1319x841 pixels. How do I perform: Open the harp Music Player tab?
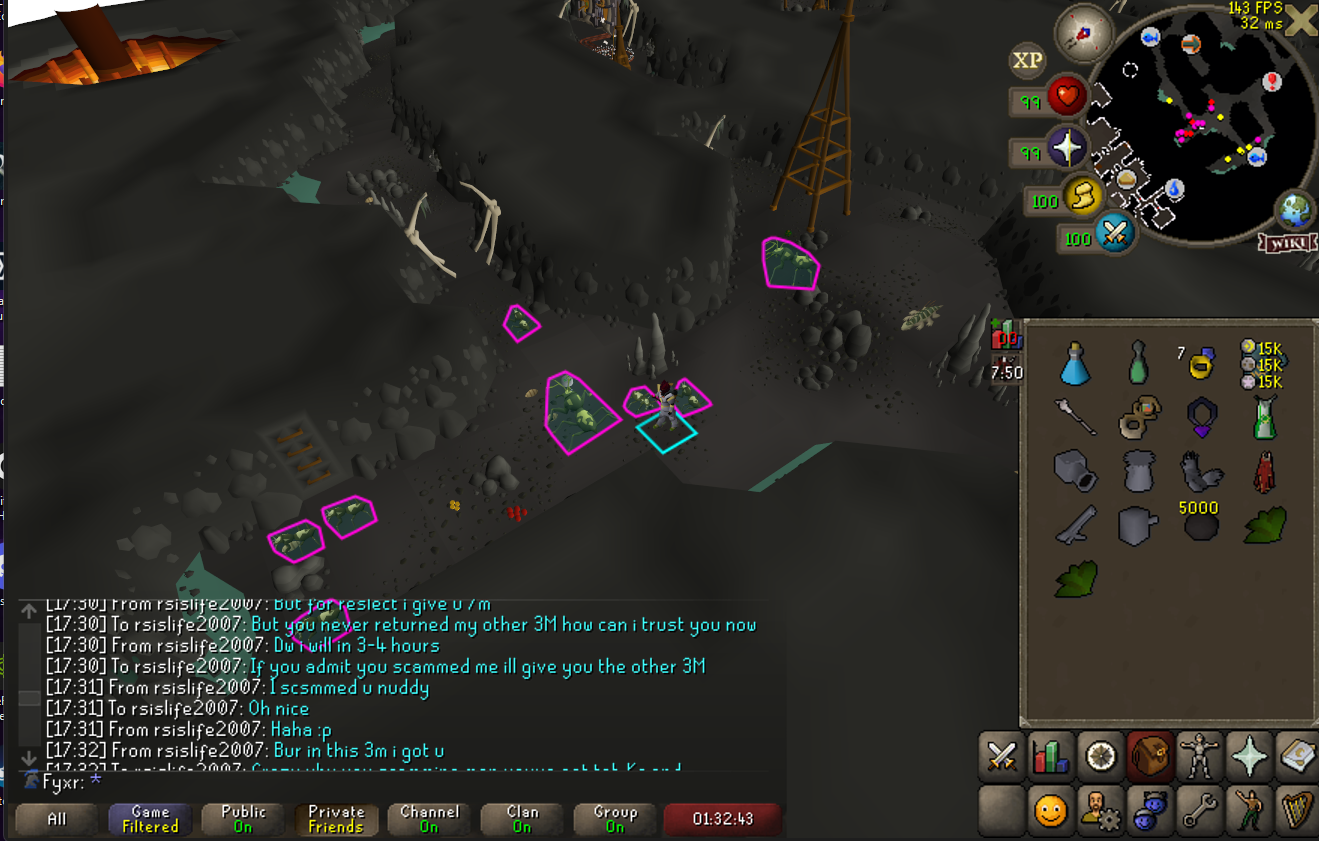pos(1296,809)
